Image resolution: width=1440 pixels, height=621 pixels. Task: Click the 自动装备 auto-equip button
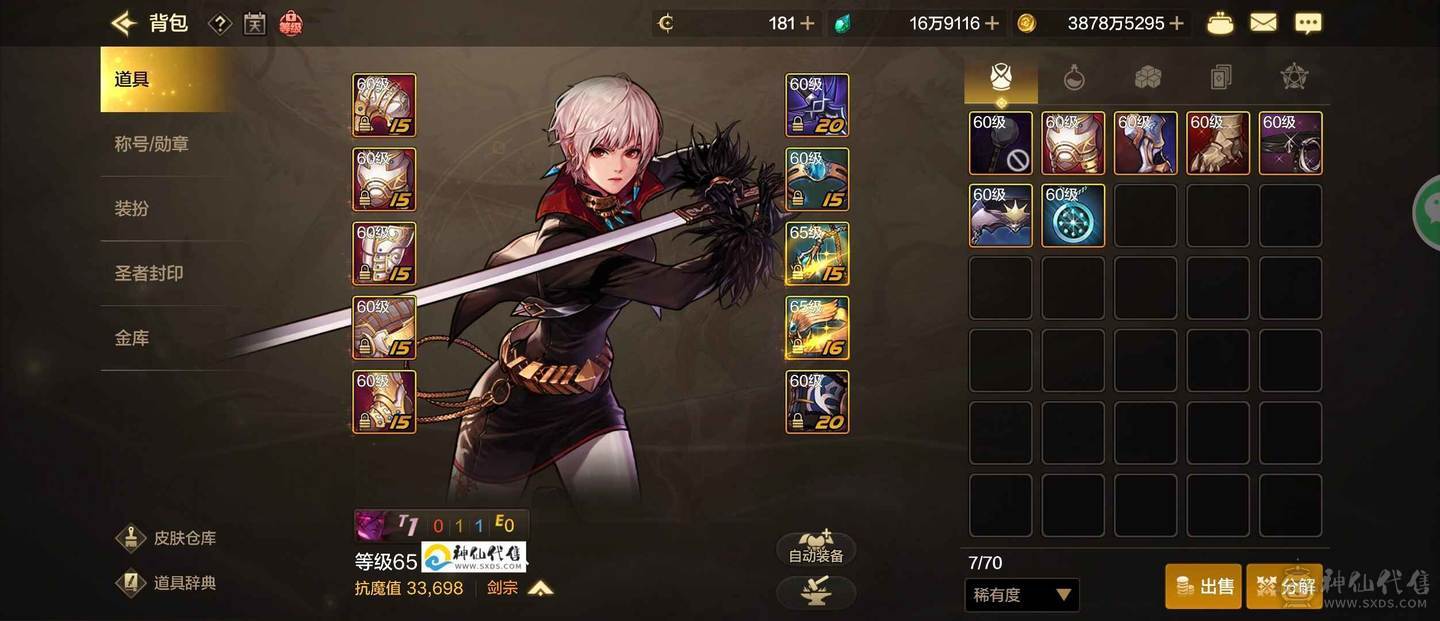coord(816,548)
